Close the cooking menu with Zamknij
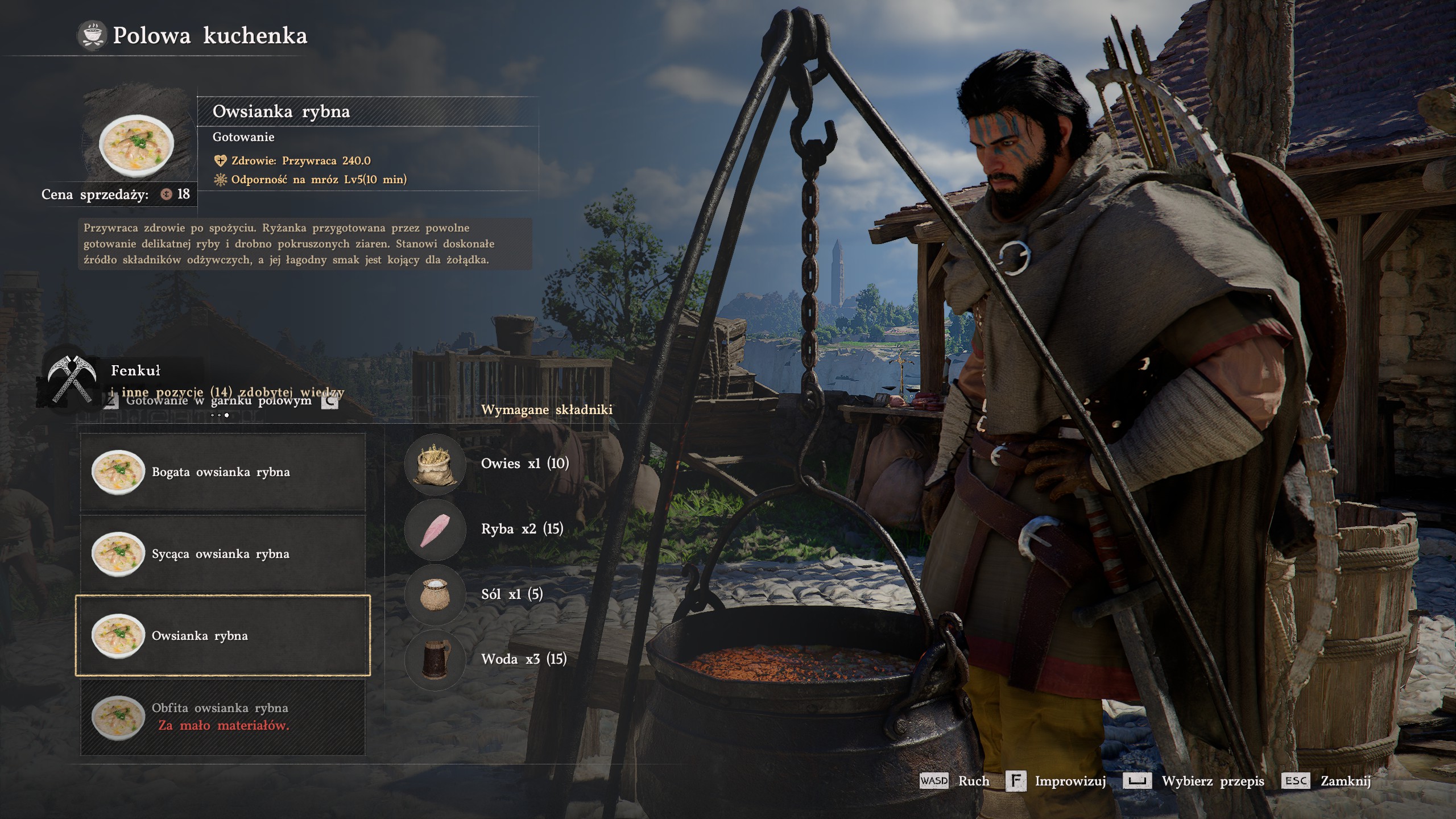This screenshot has height=819, width=1456. pyautogui.click(x=1327, y=781)
